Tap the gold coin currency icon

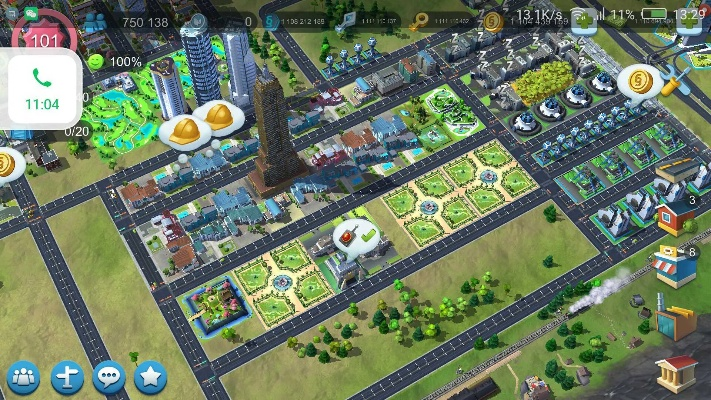pyautogui.click(x=492, y=21)
